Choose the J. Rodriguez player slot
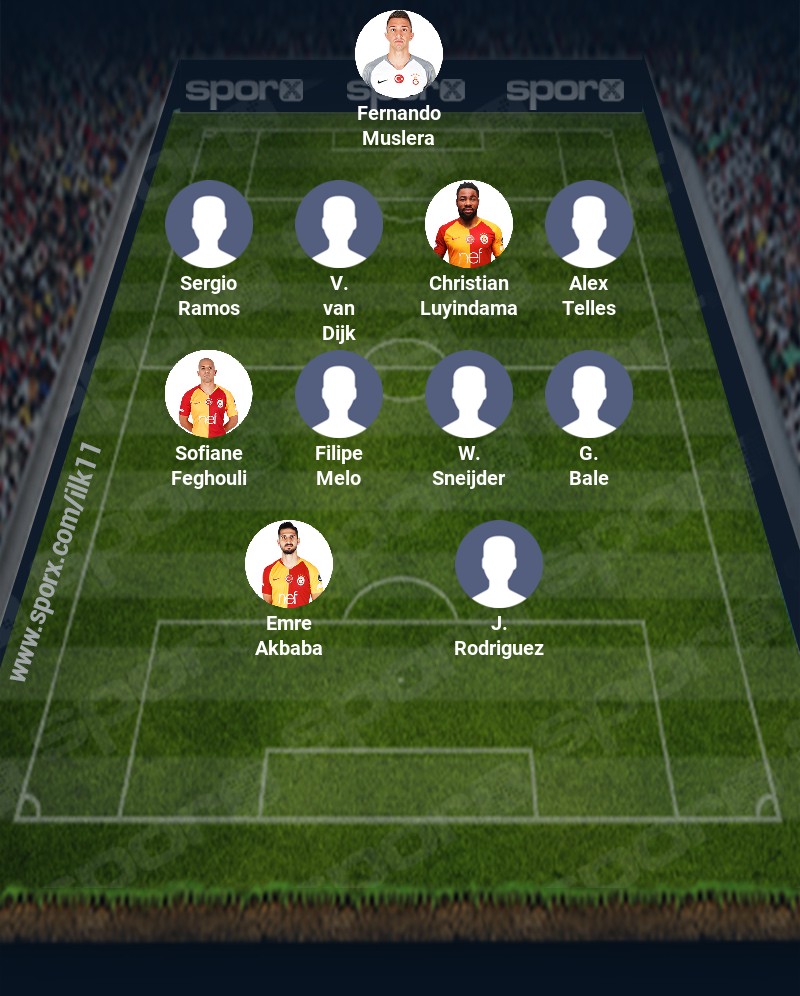The width and height of the screenshot is (800, 996). coord(499,564)
